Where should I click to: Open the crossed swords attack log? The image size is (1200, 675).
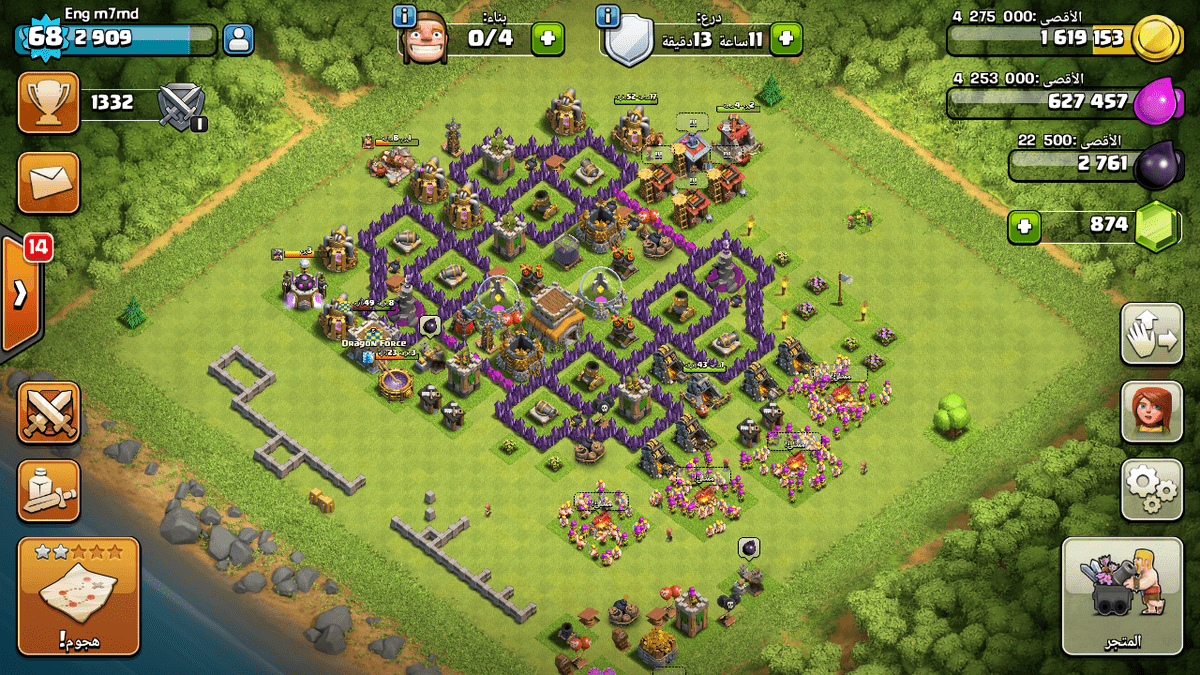48,412
